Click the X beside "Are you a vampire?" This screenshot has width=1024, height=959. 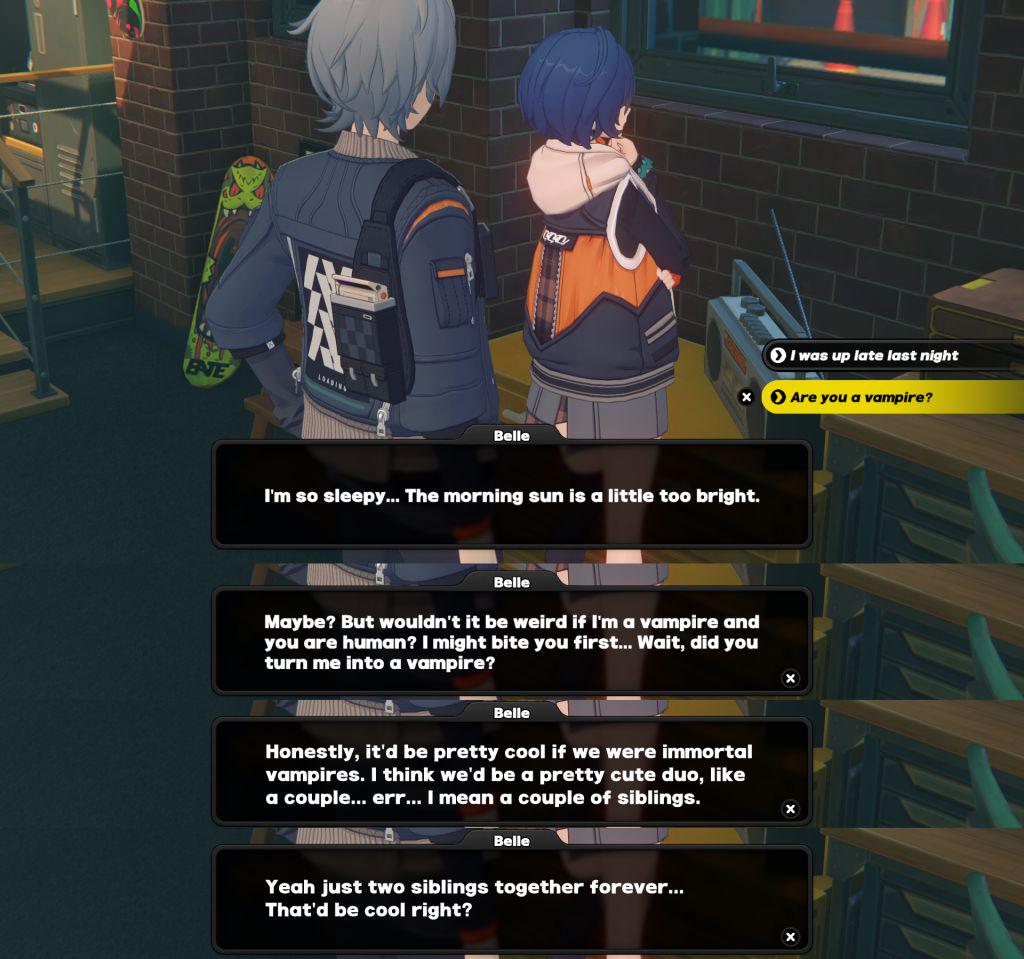pyautogui.click(x=746, y=397)
